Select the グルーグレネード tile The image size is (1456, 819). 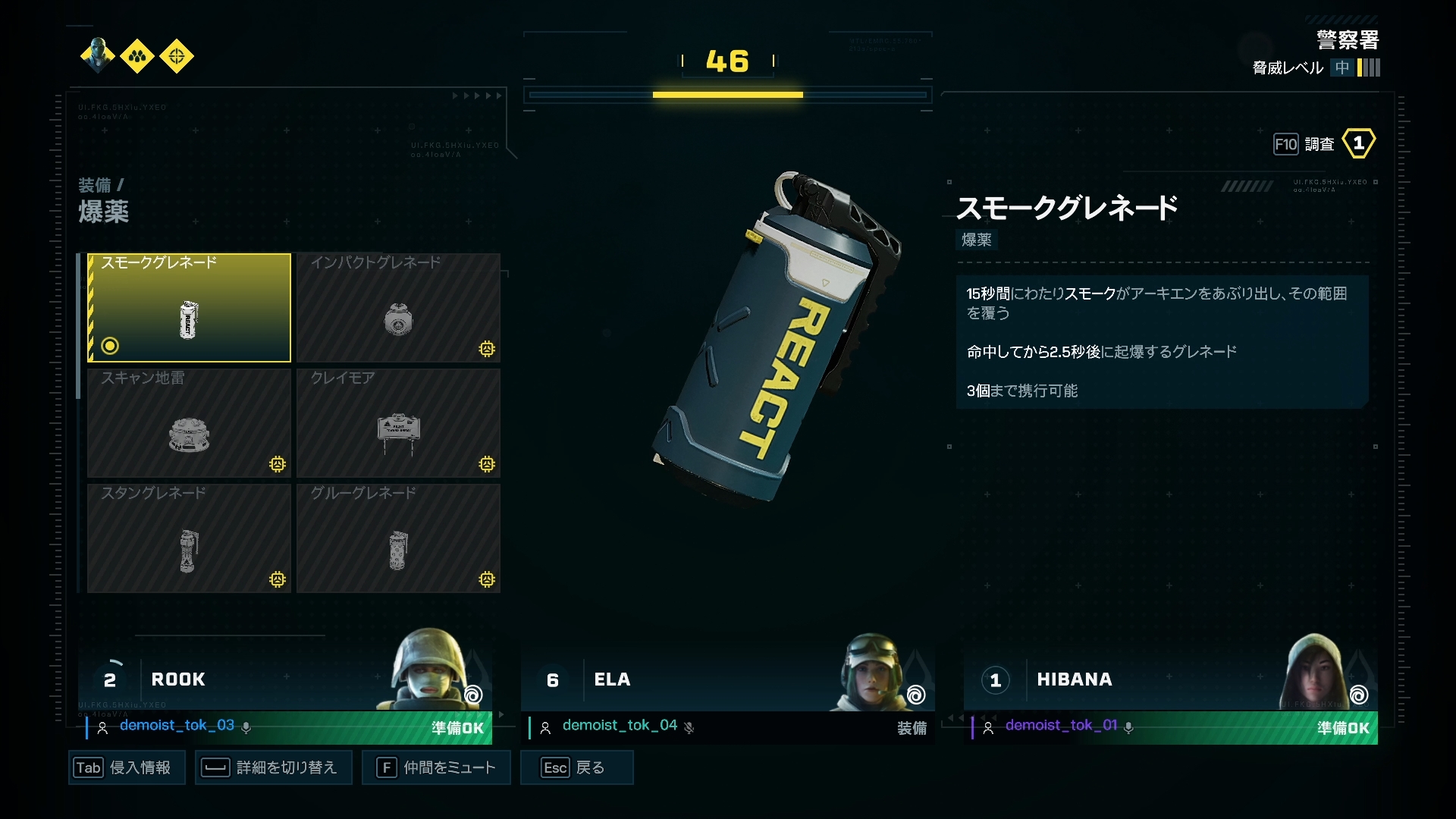pos(398,538)
